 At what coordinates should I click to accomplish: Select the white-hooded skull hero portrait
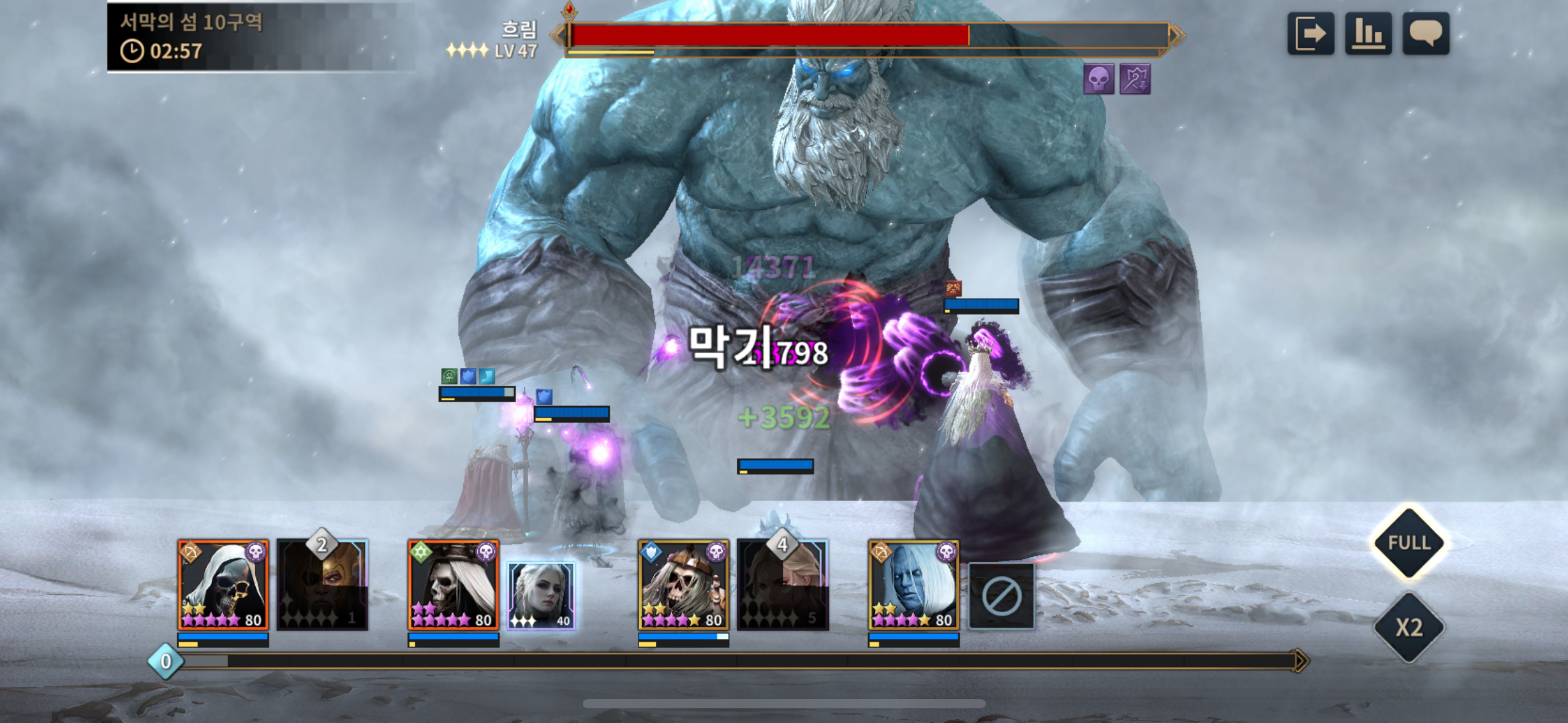coord(223,585)
